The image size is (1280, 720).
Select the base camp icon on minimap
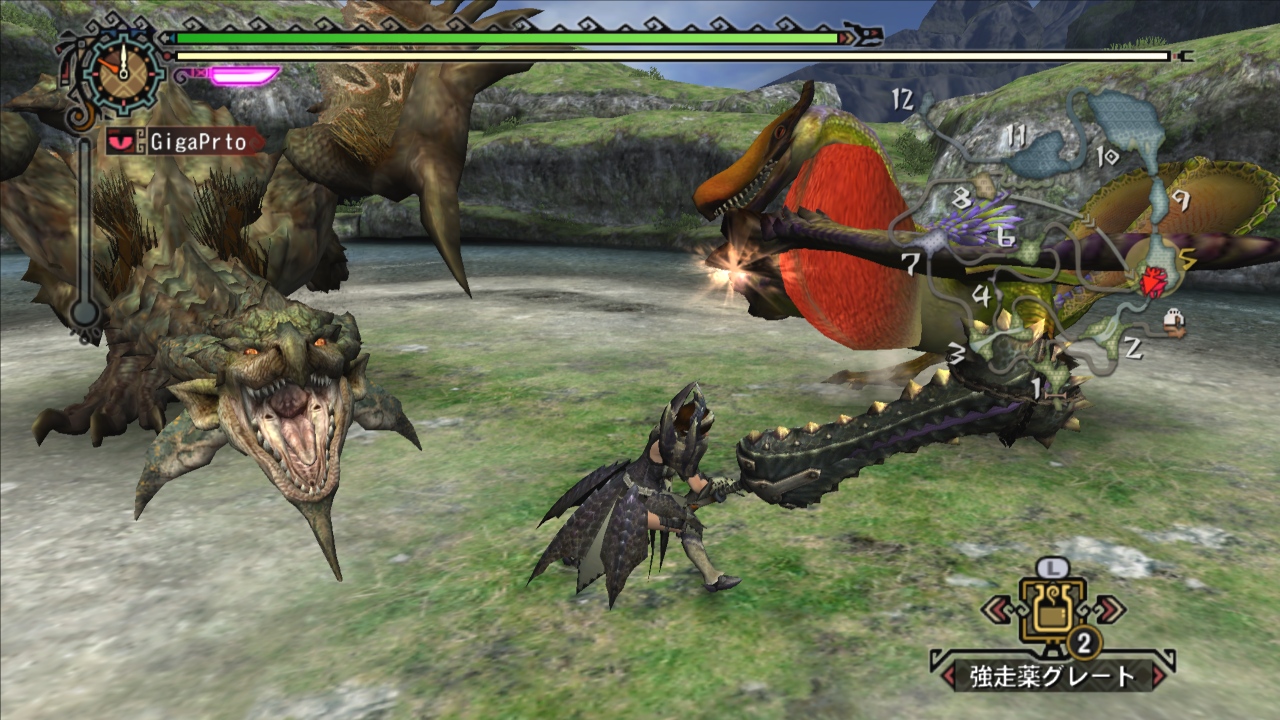tap(1175, 321)
